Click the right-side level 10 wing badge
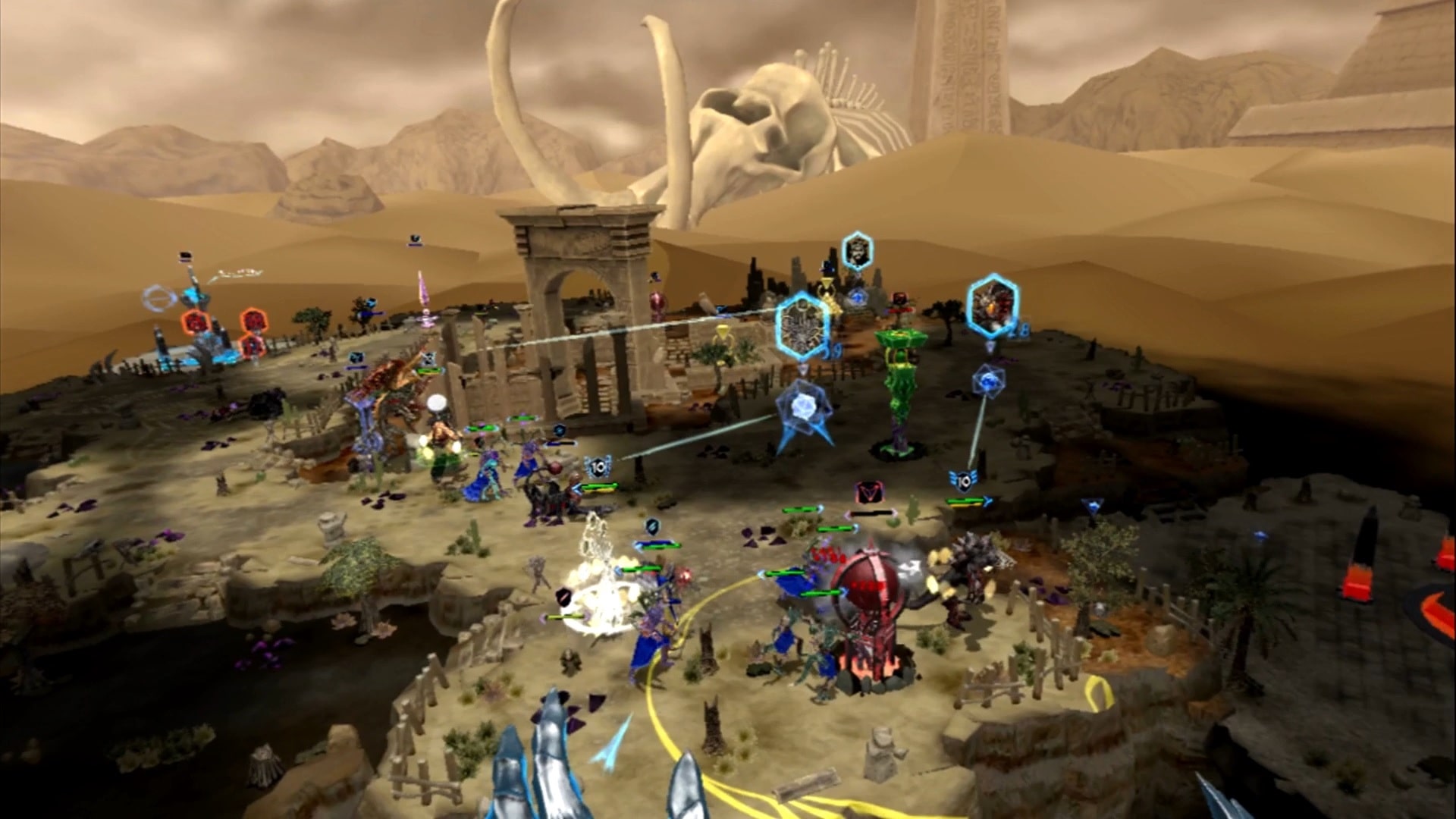 click(963, 482)
